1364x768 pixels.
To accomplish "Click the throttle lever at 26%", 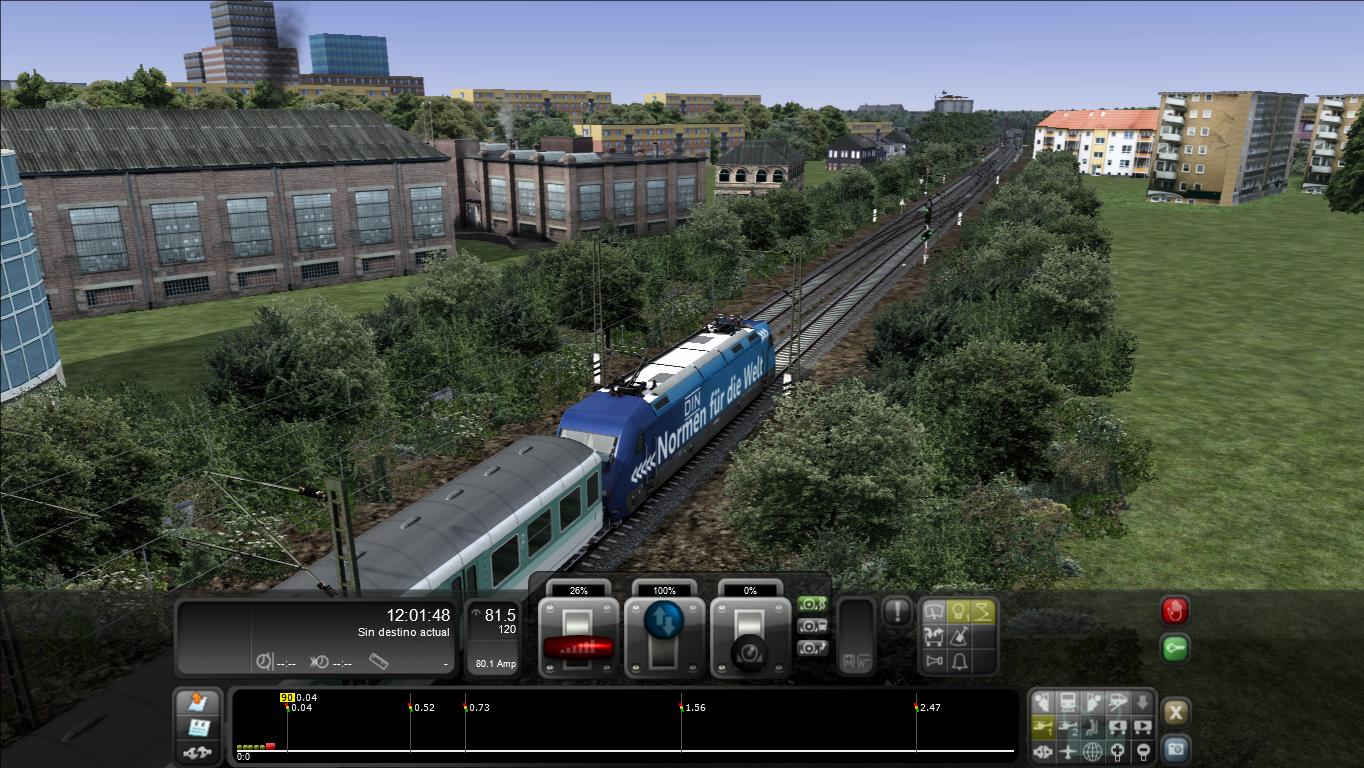I will click(x=578, y=637).
